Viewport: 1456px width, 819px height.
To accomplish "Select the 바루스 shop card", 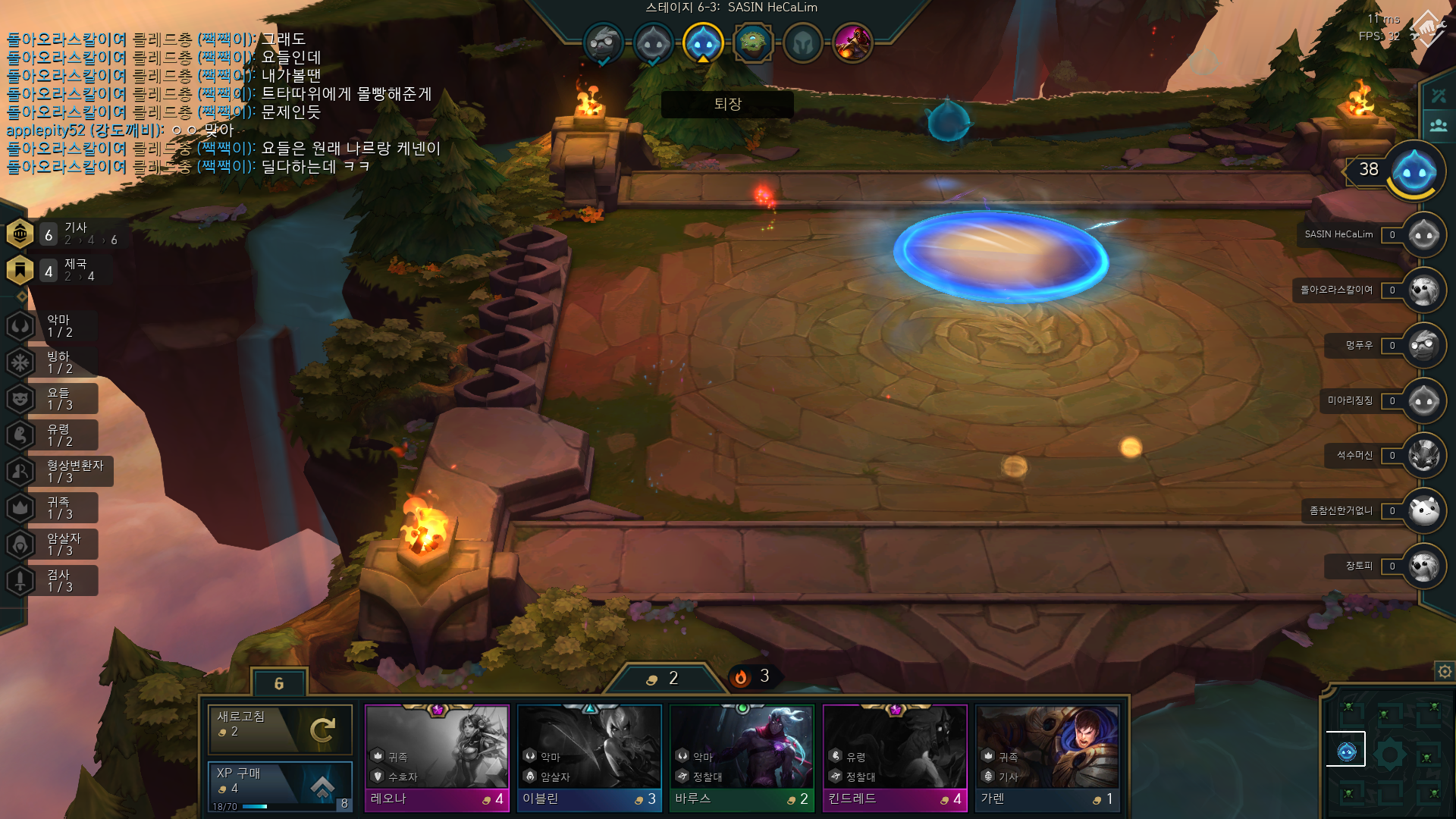I will 742,758.
